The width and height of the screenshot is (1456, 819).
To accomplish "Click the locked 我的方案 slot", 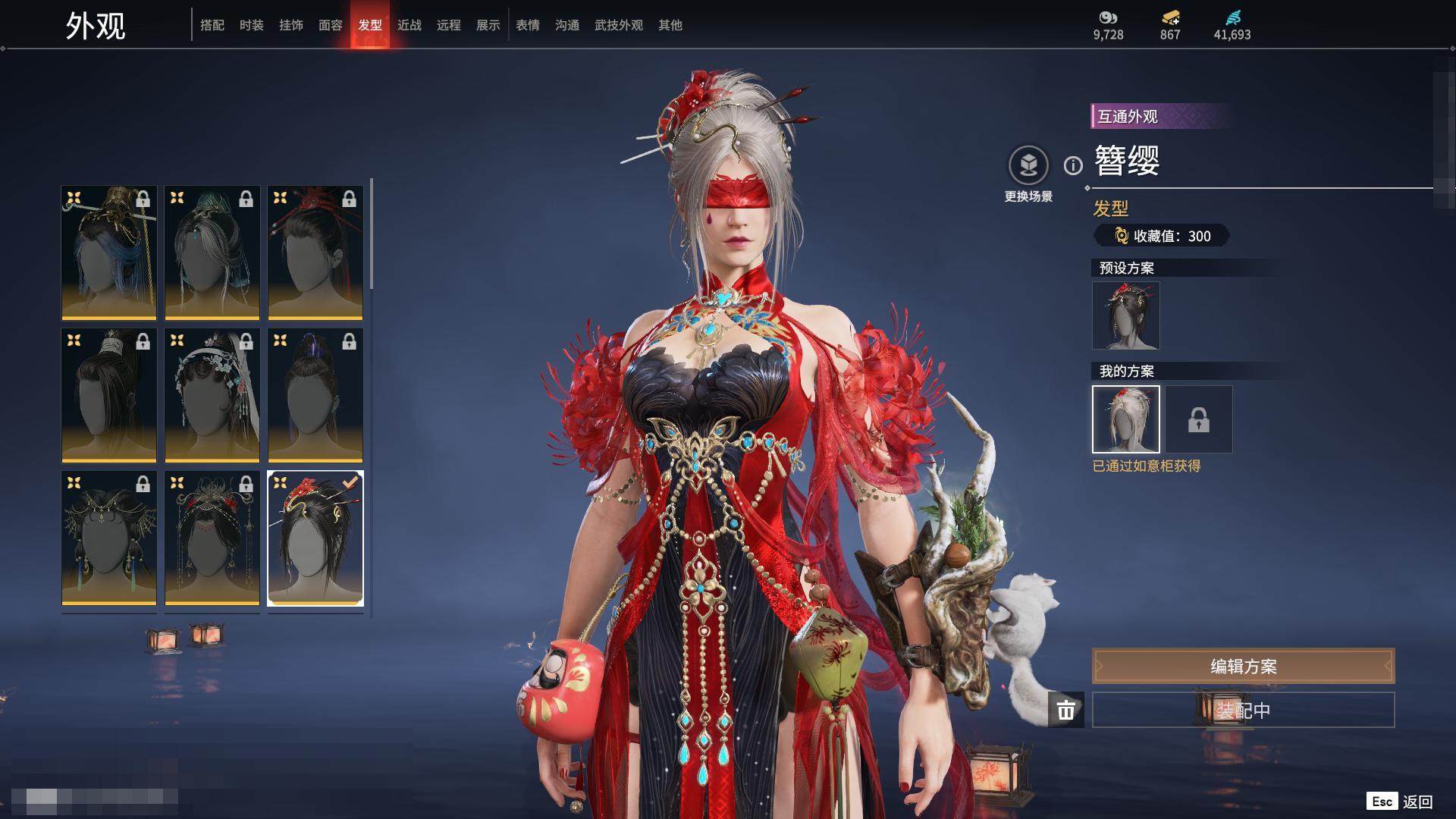I will (x=1199, y=419).
